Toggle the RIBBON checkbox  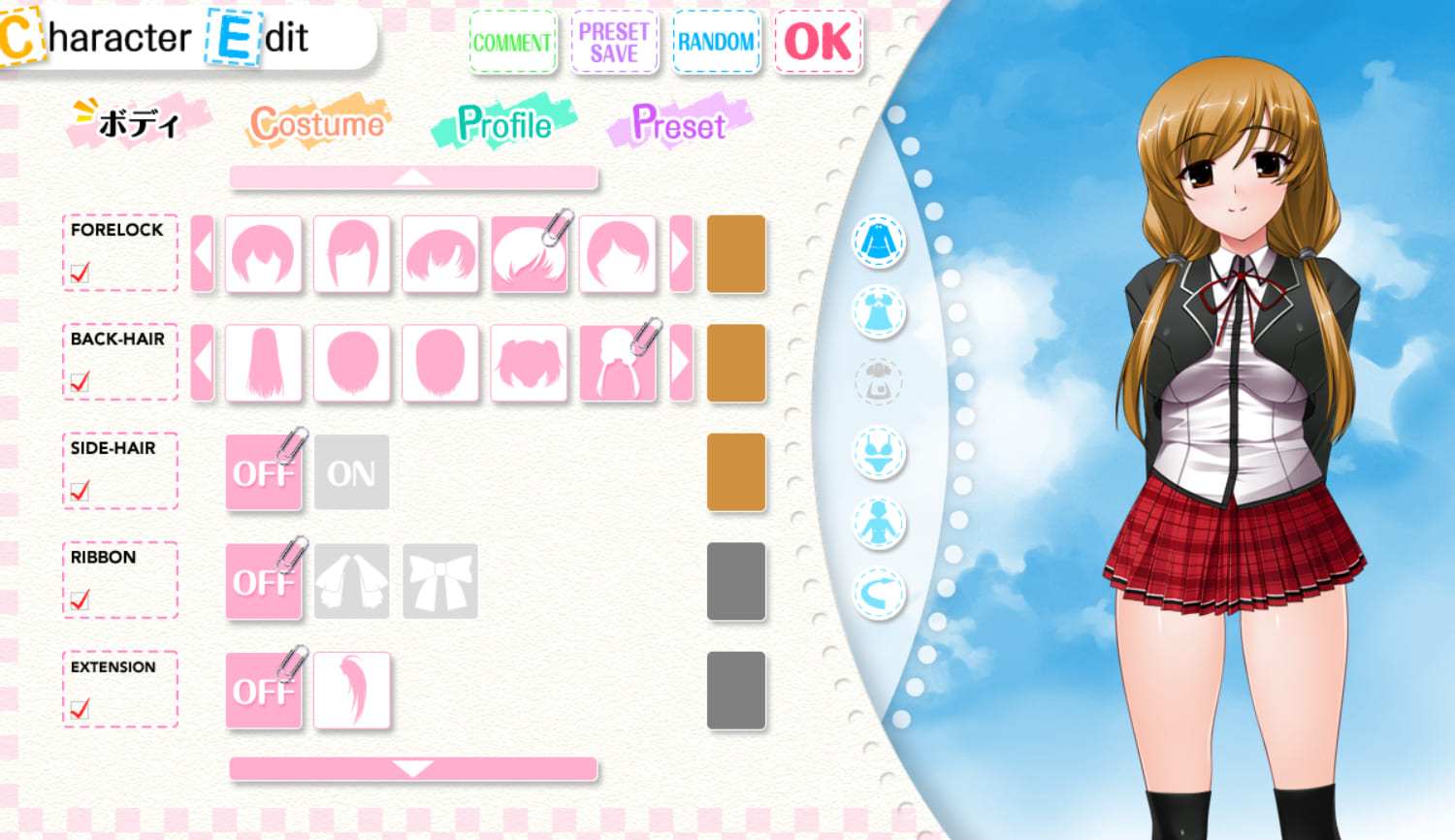[81, 599]
